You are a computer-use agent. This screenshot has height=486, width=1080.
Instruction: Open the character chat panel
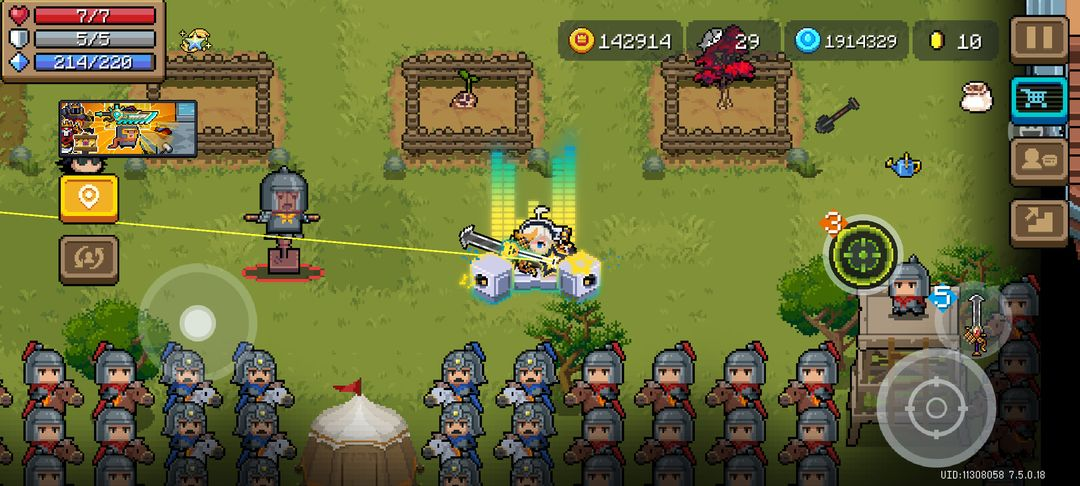1039,160
